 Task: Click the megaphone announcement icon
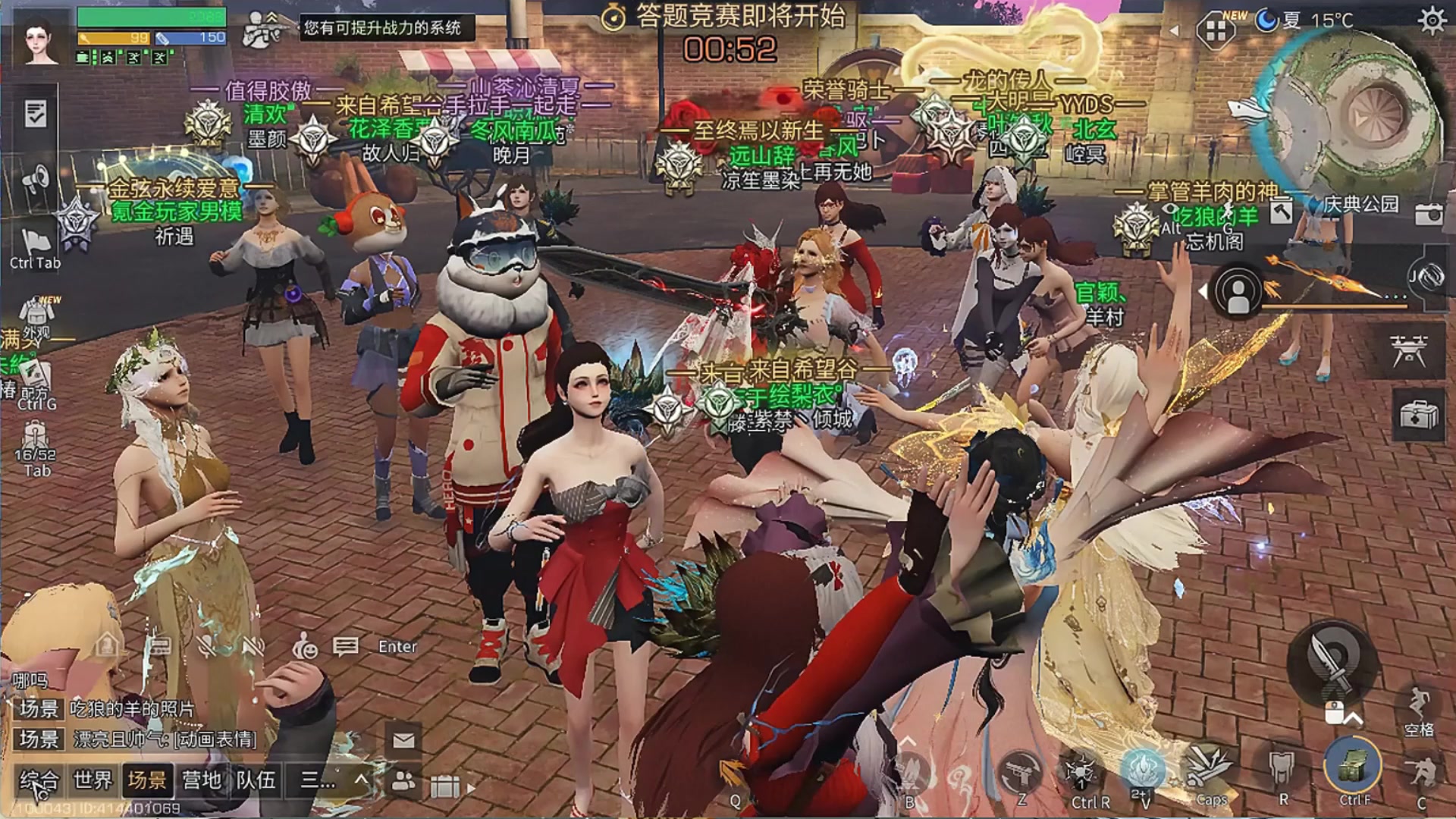(x=36, y=180)
